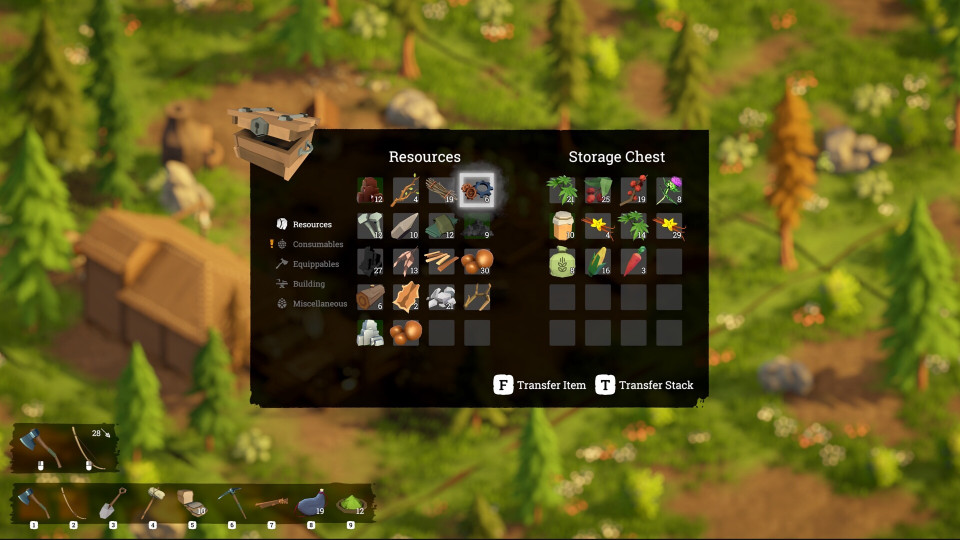The image size is (960, 540).
Task: Select the purple thistle flower chest slot
Action: tap(669, 190)
